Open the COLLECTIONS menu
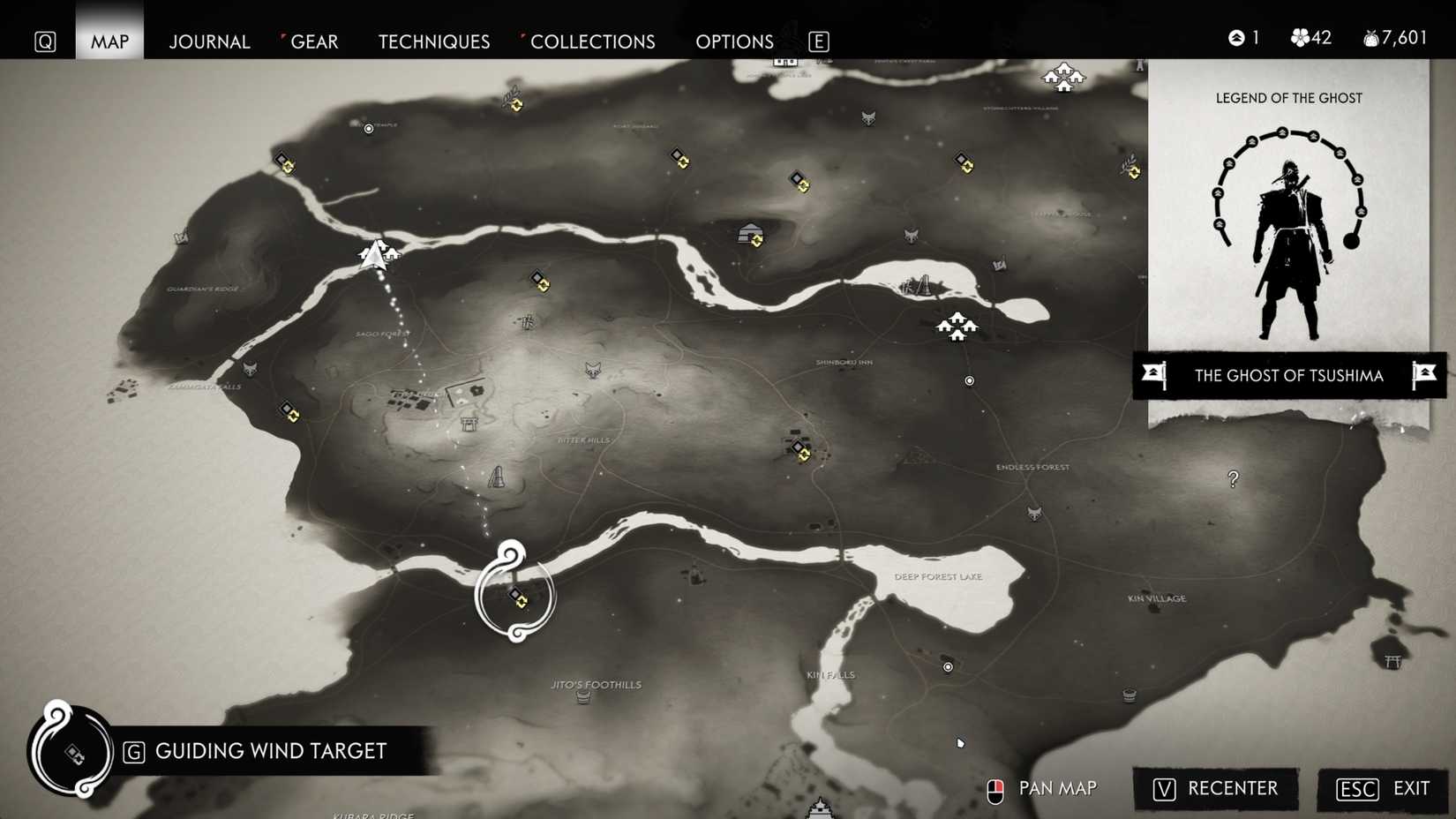 [x=592, y=41]
